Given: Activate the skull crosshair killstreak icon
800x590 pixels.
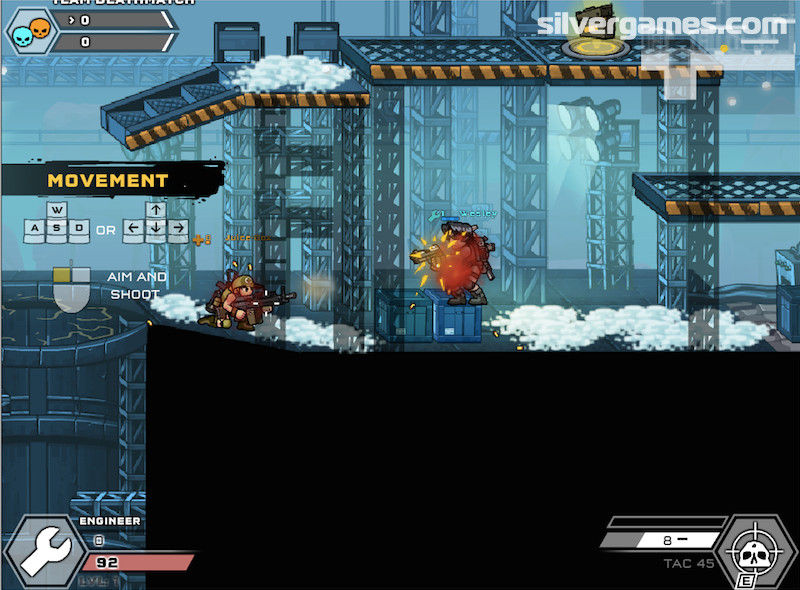Looking at the screenshot, I should pyautogui.click(x=756, y=551).
